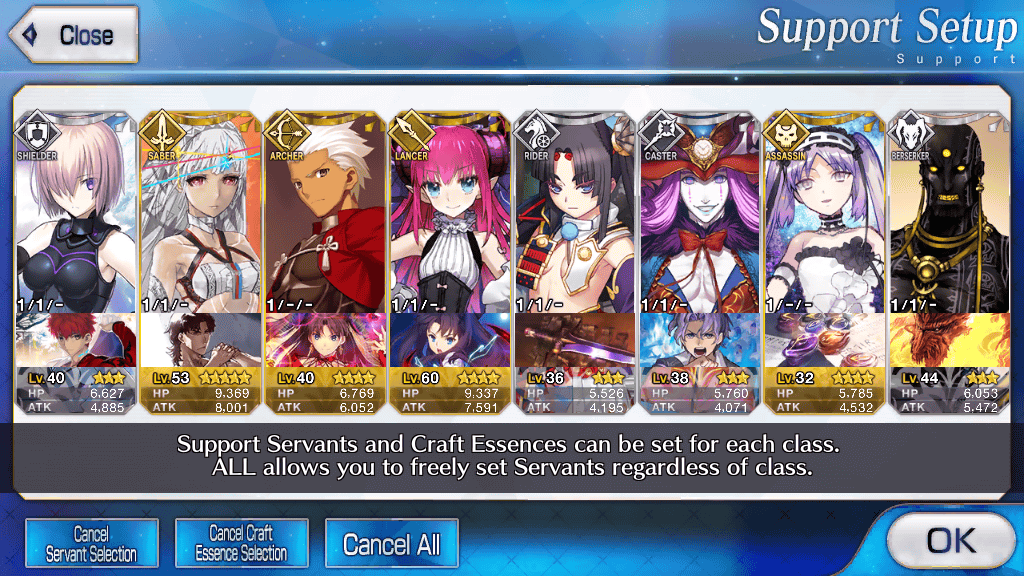
Task: Edit the Archer slot's Craft Essence
Action: click(x=325, y=341)
